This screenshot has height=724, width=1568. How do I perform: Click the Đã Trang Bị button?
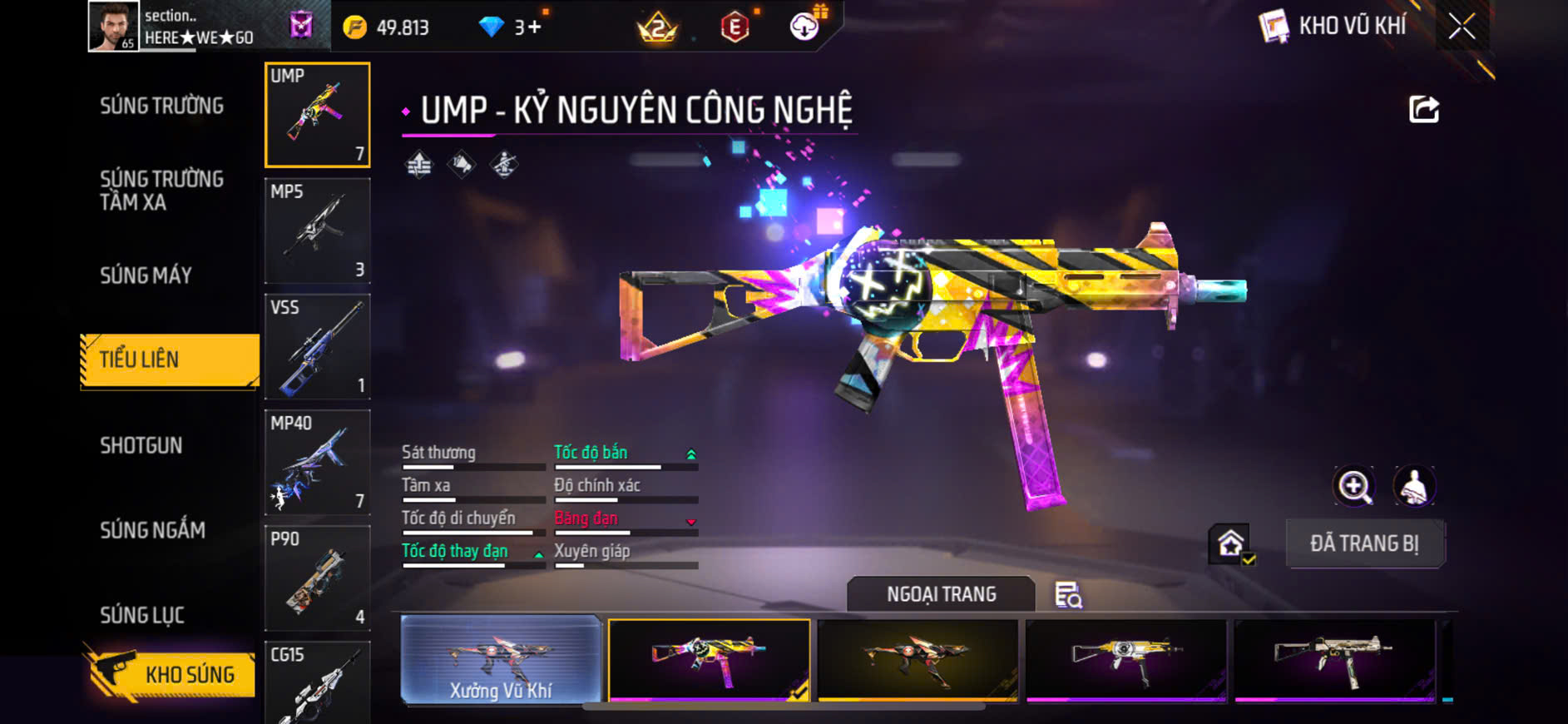point(1364,543)
